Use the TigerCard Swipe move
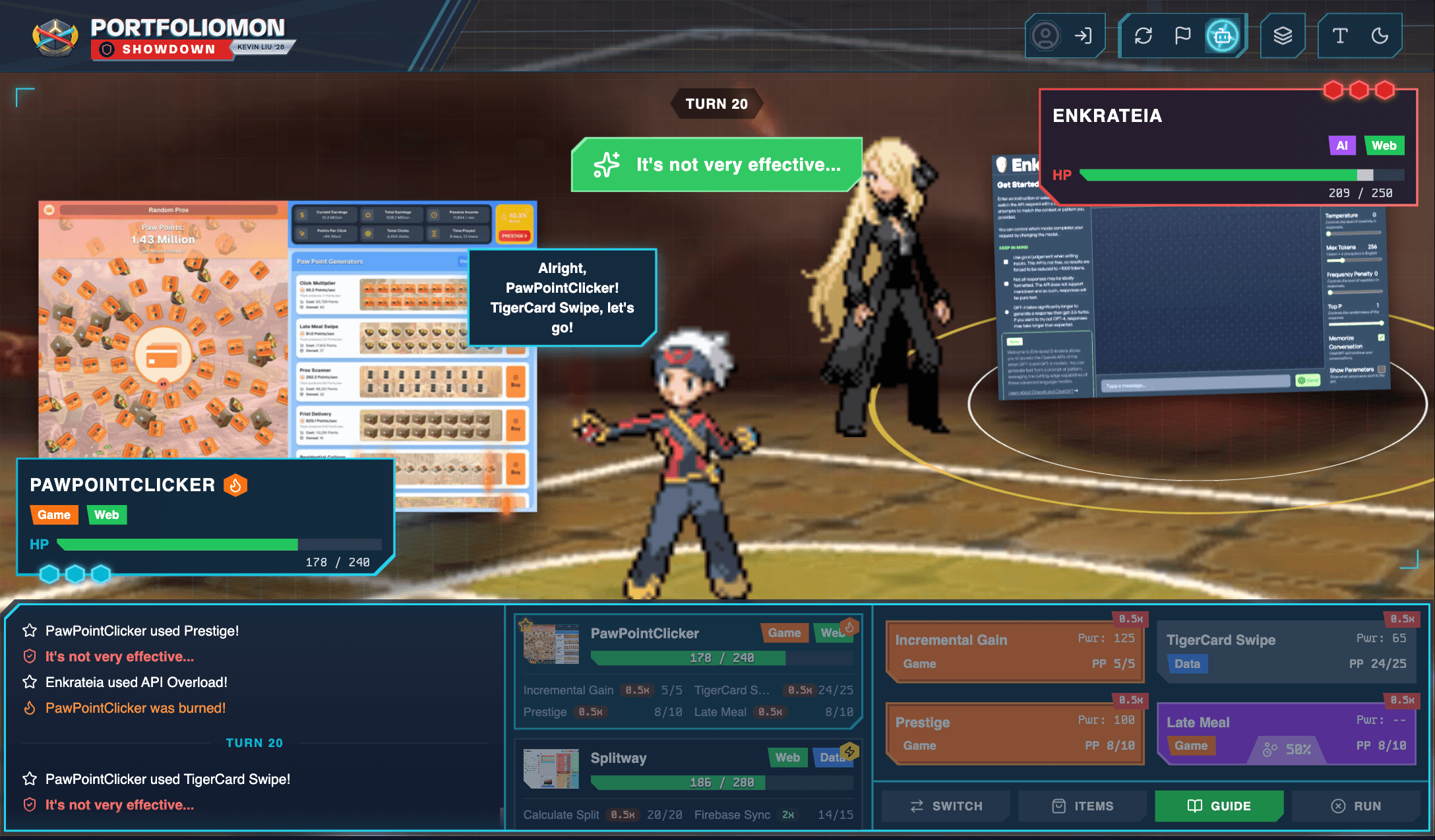Screen dimensions: 1435x840 pyautogui.click(x=1286, y=651)
